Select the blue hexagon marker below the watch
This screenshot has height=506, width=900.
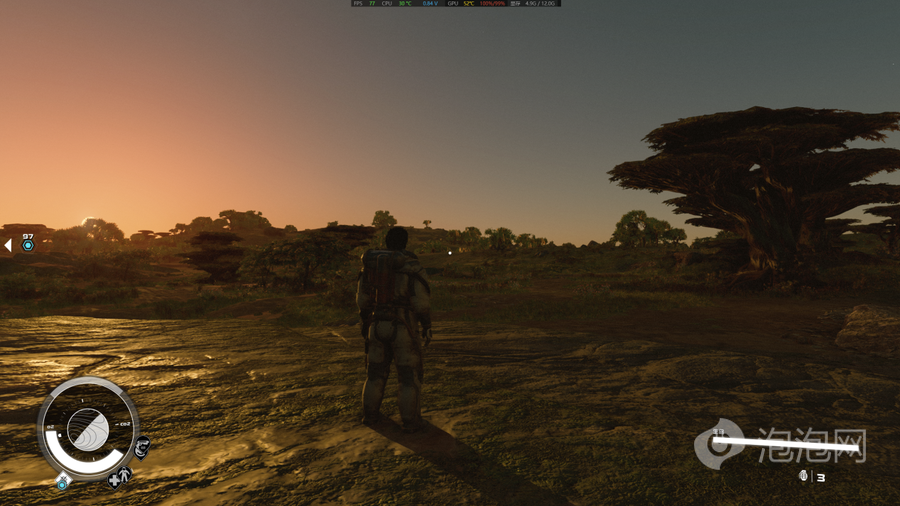62,483
